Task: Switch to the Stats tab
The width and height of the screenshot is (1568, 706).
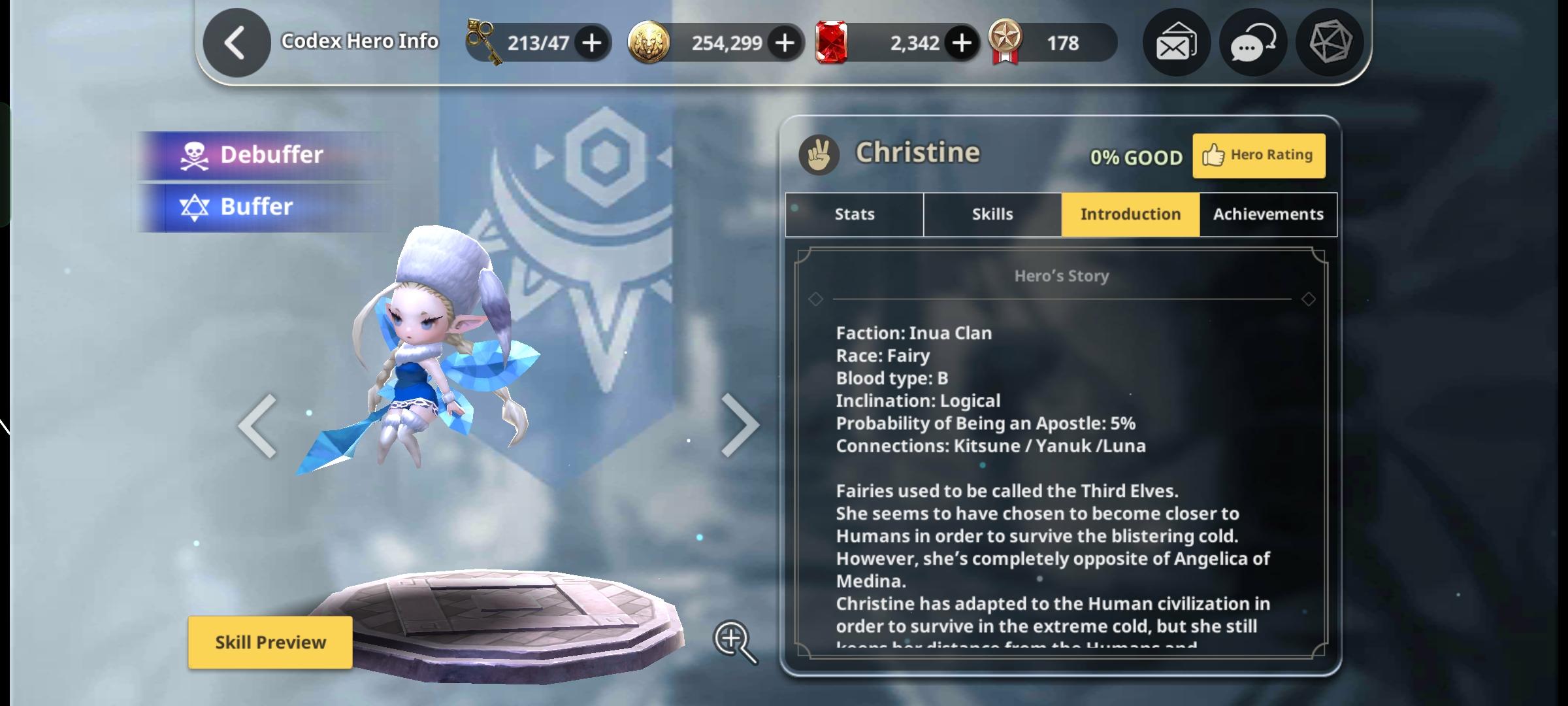Action: click(853, 214)
